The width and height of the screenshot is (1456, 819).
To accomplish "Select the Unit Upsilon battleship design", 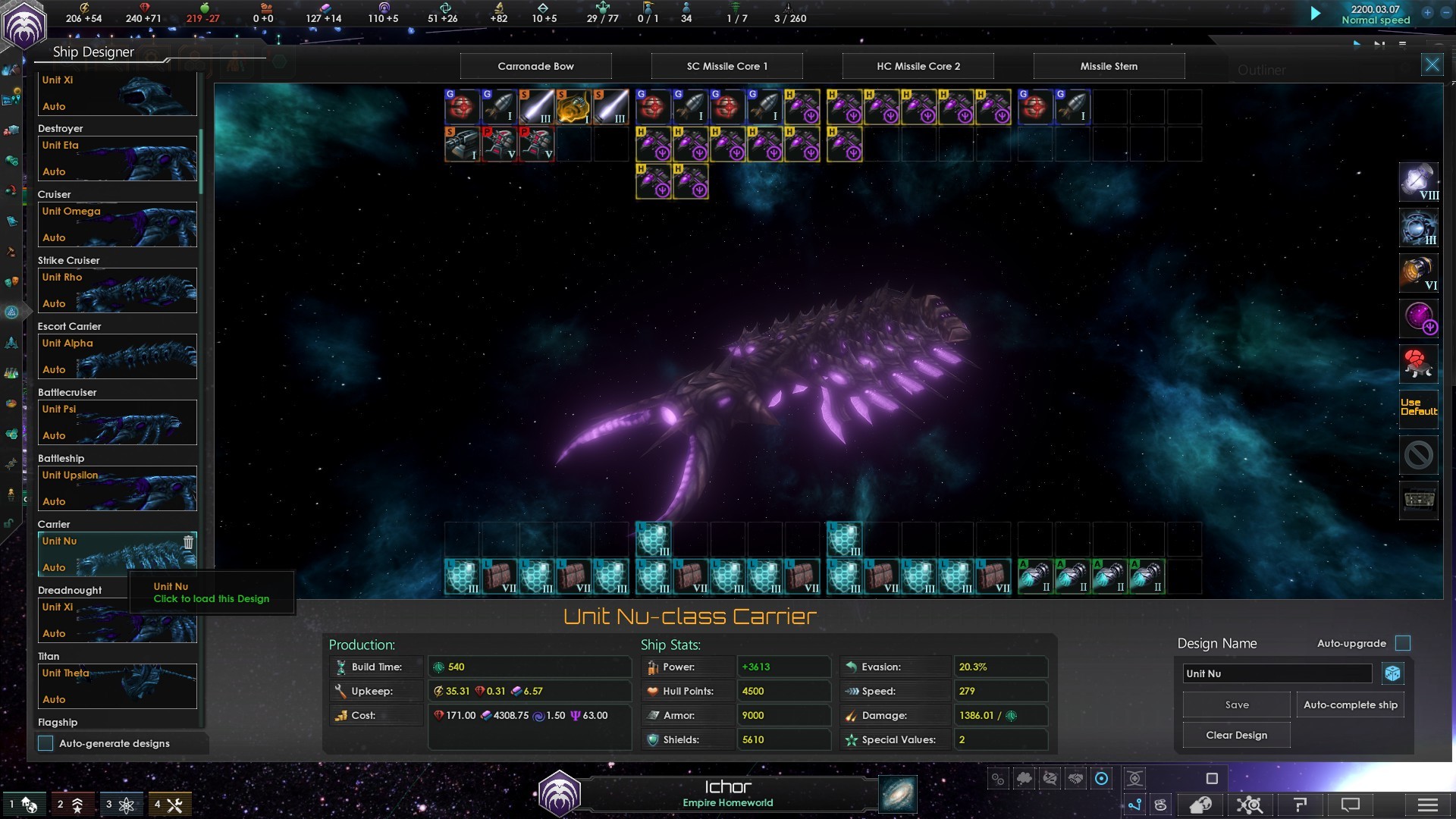I will click(118, 488).
